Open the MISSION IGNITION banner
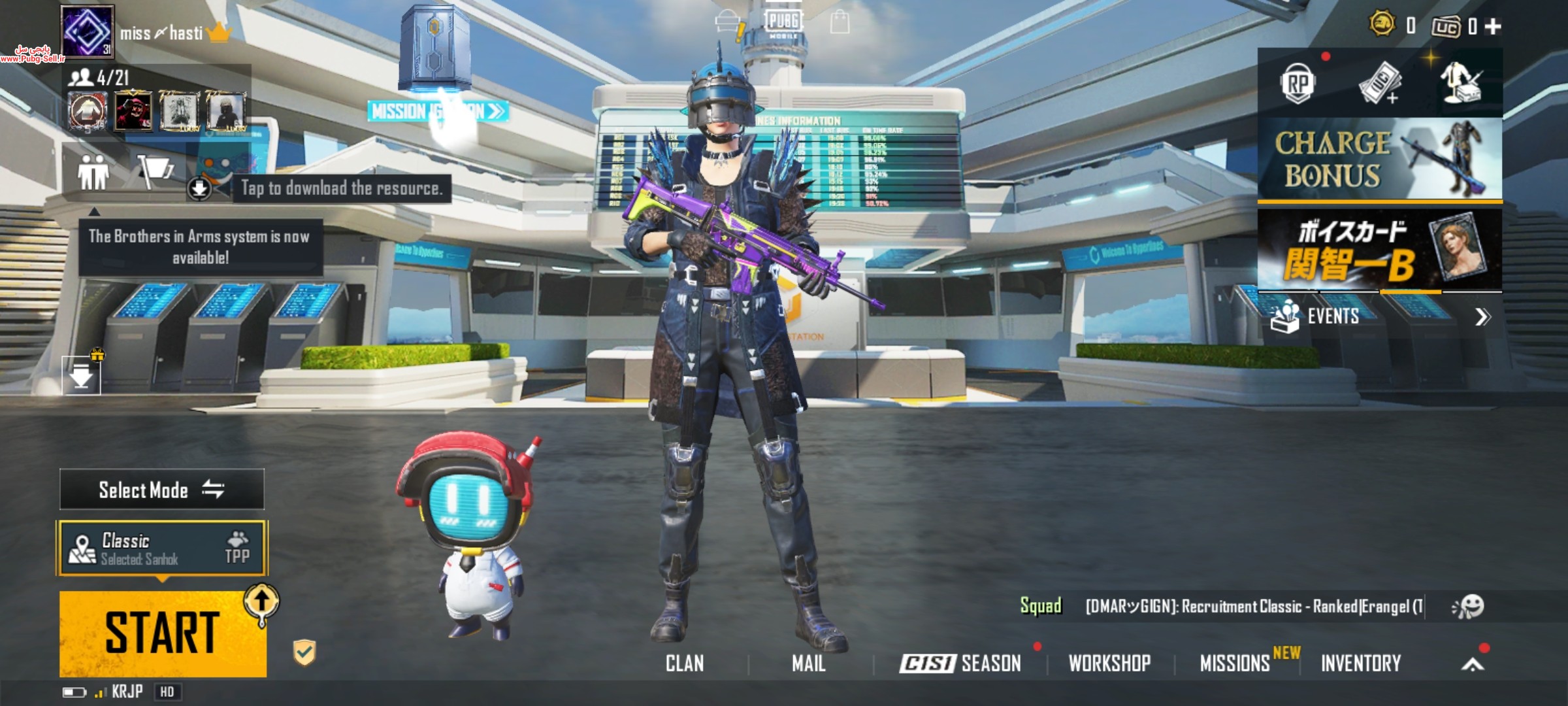1568x706 pixels. (x=436, y=111)
